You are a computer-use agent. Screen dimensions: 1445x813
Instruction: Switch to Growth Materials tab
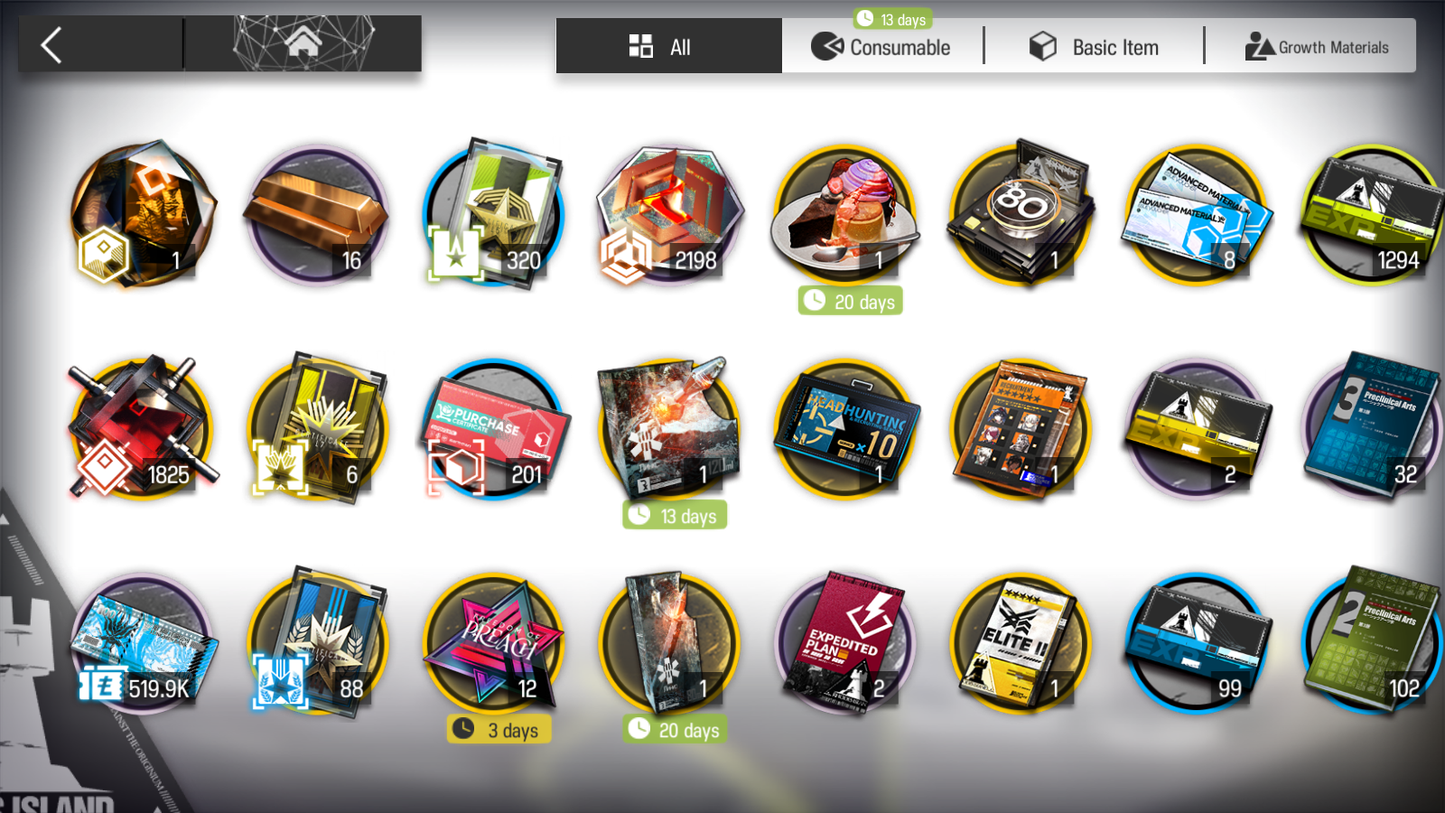click(x=1316, y=47)
